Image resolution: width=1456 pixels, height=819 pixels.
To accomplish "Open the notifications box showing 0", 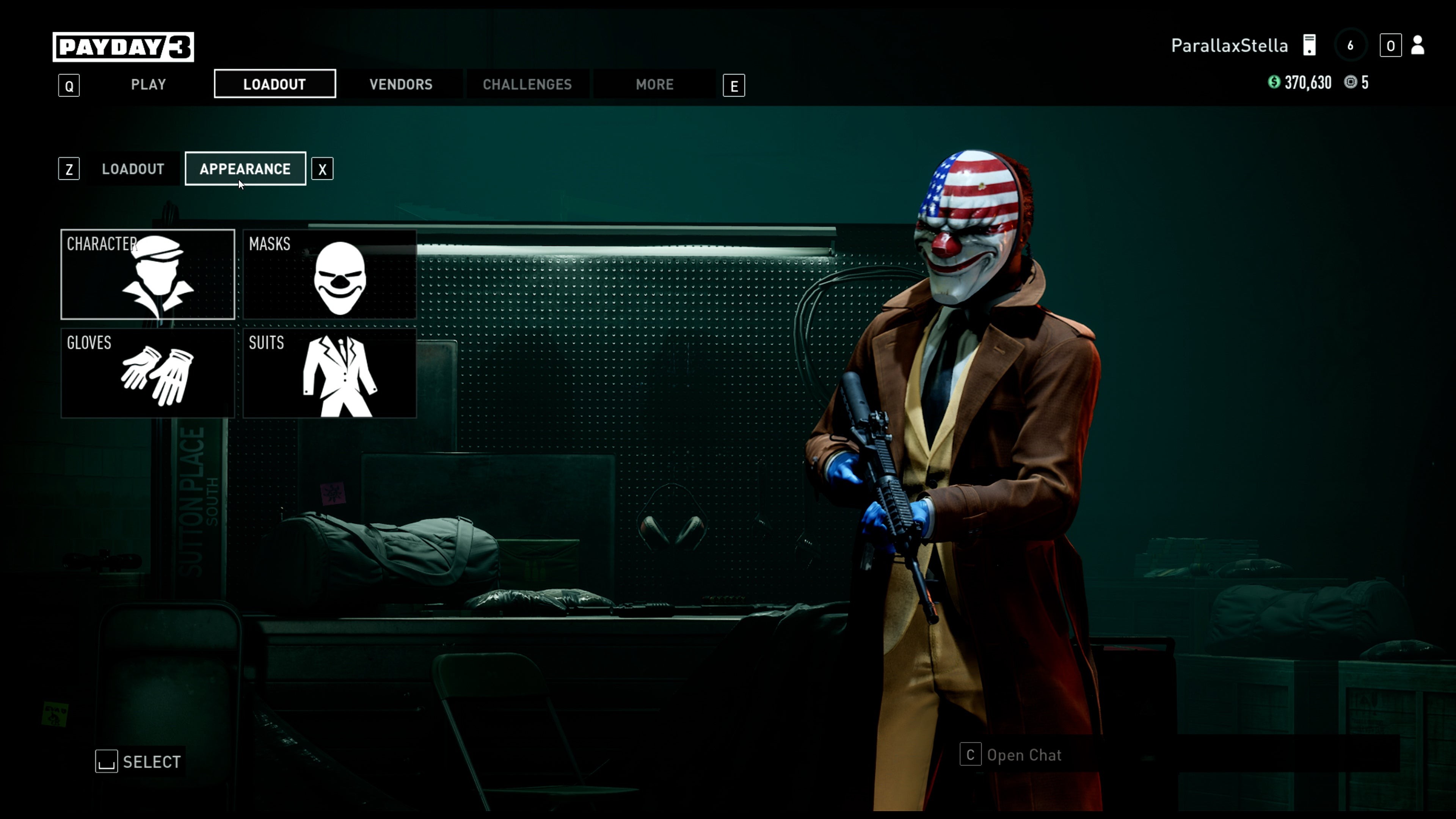I will coord(1391,46).
